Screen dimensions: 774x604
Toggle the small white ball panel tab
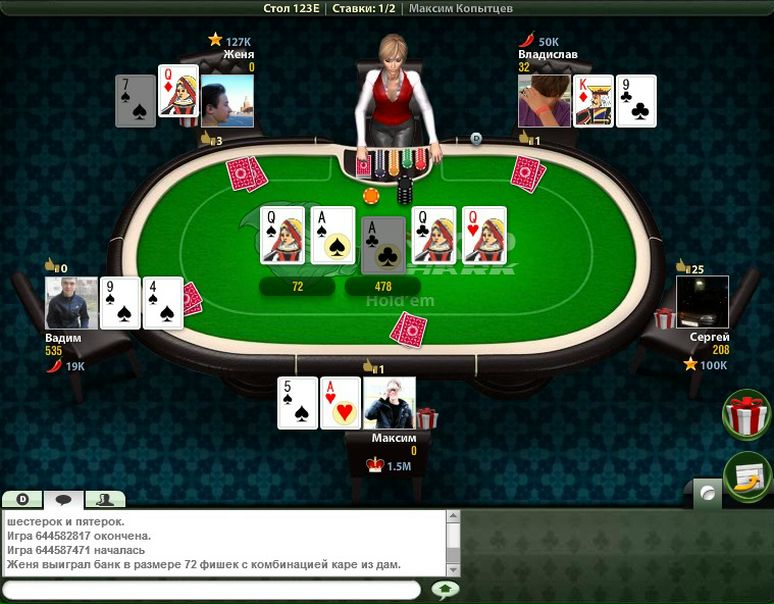click(x=707, y=492)
